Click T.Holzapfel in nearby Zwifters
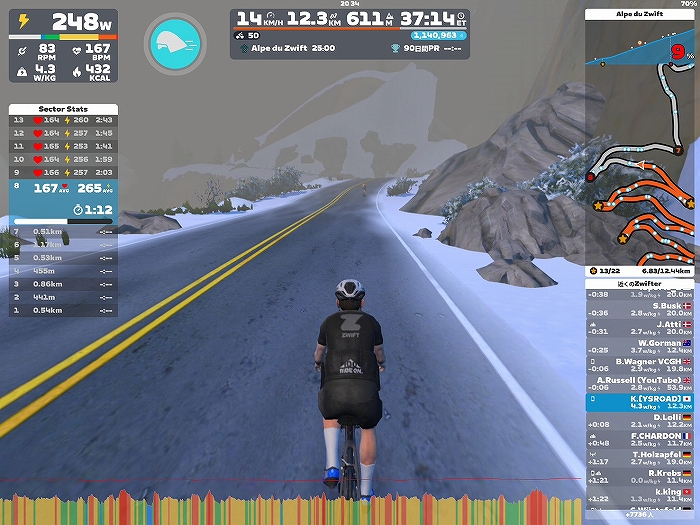 pos(640,458)
